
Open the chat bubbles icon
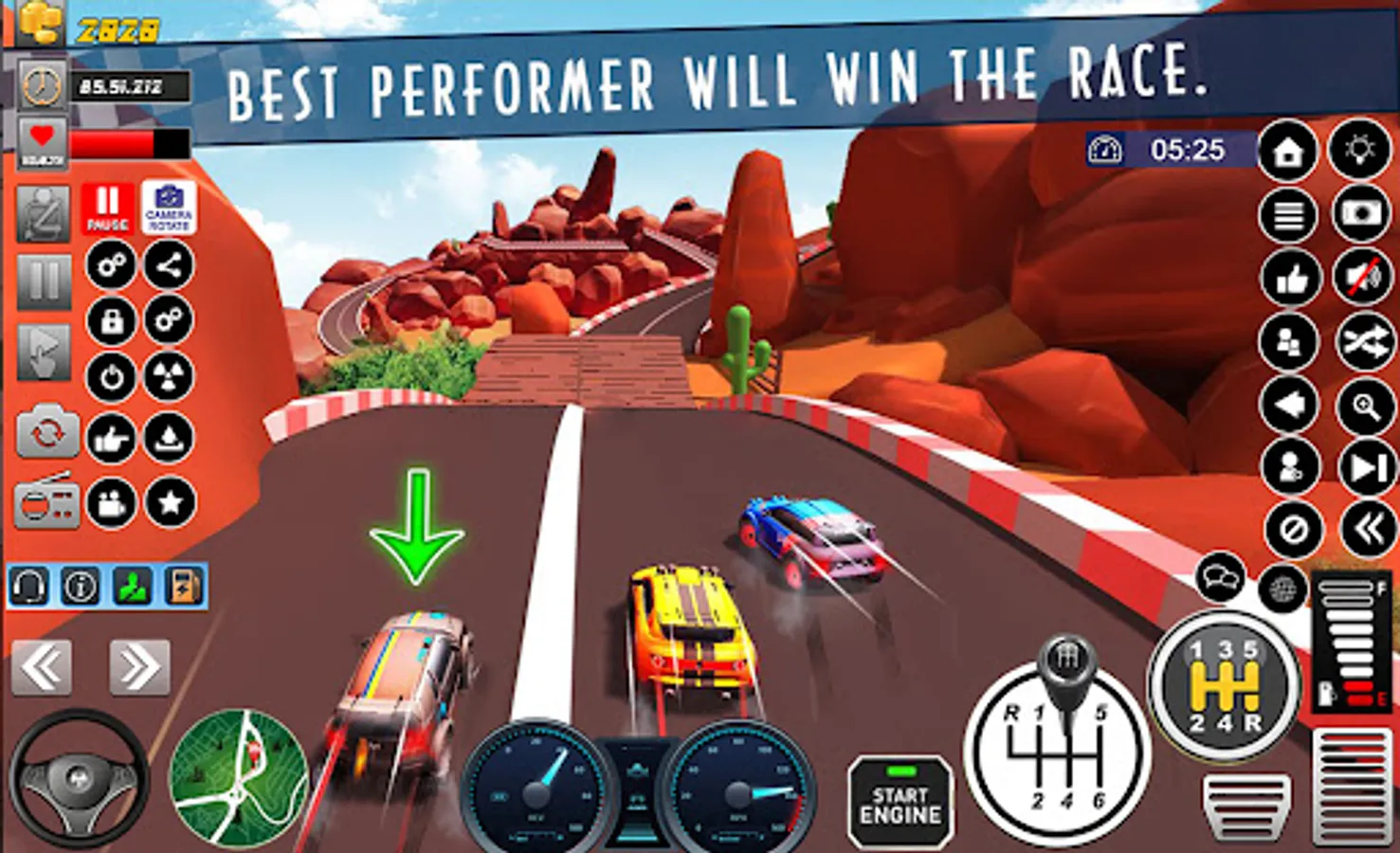point(1219,576)
